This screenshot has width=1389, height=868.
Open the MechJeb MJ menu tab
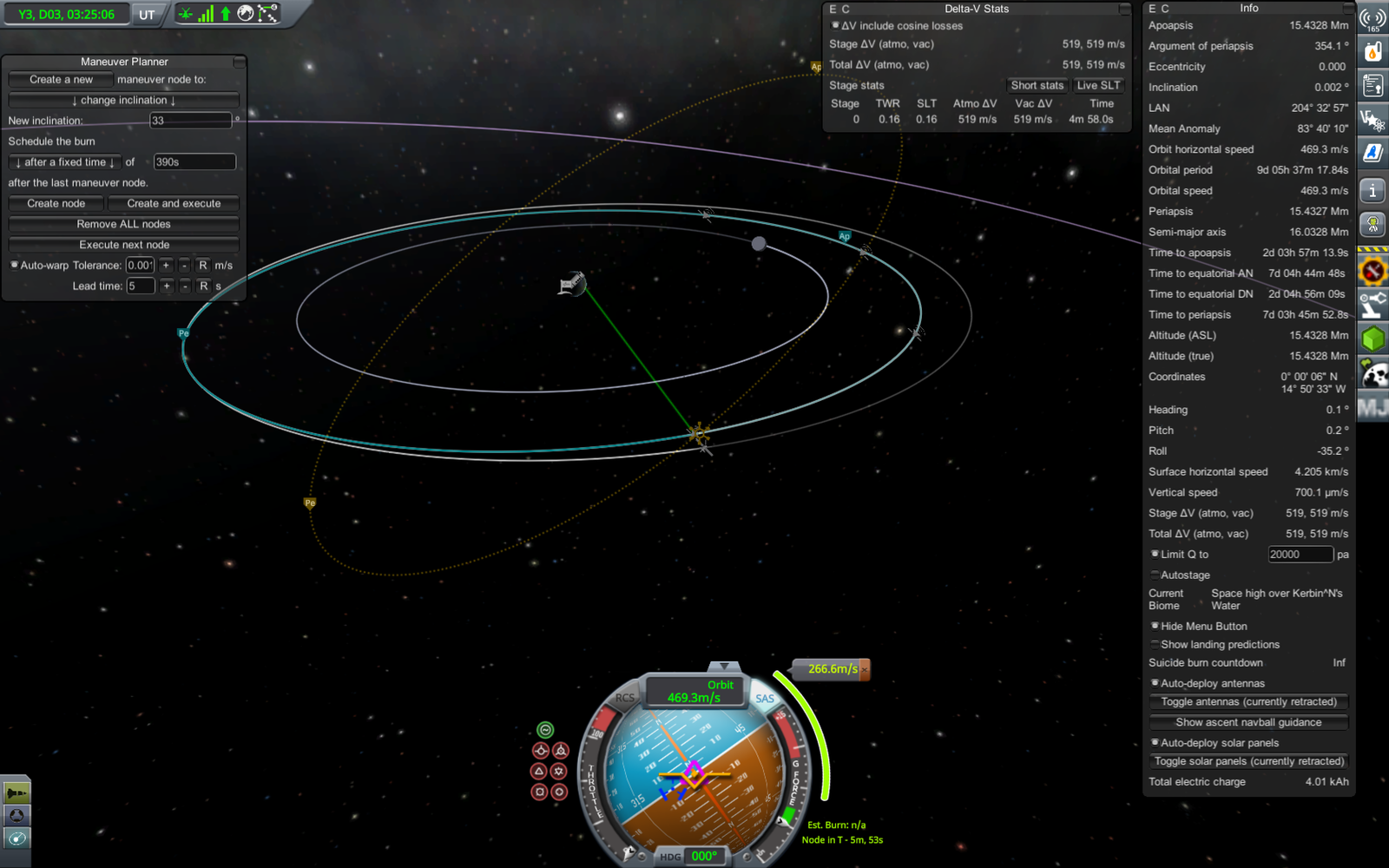coord(1373,408)
